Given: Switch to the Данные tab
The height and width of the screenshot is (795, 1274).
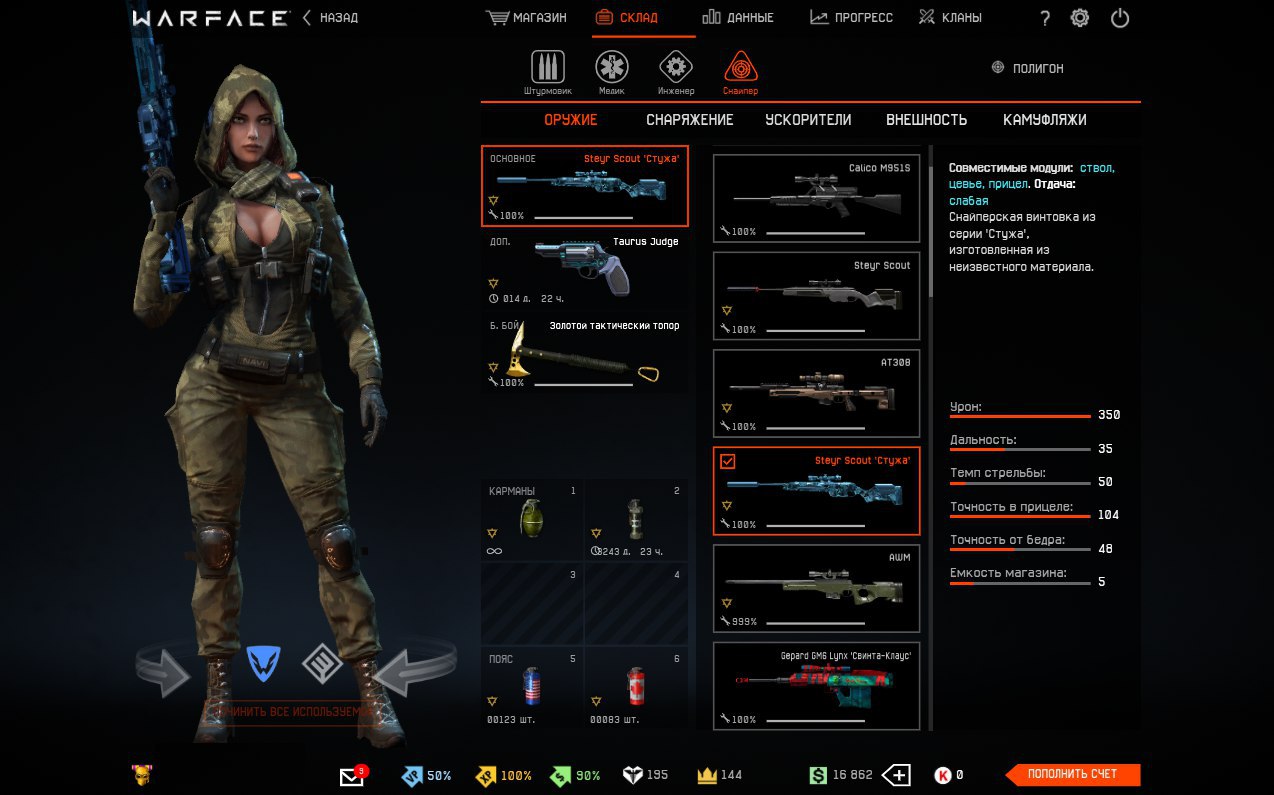Looking at the screenshot, I should [737, 18].
